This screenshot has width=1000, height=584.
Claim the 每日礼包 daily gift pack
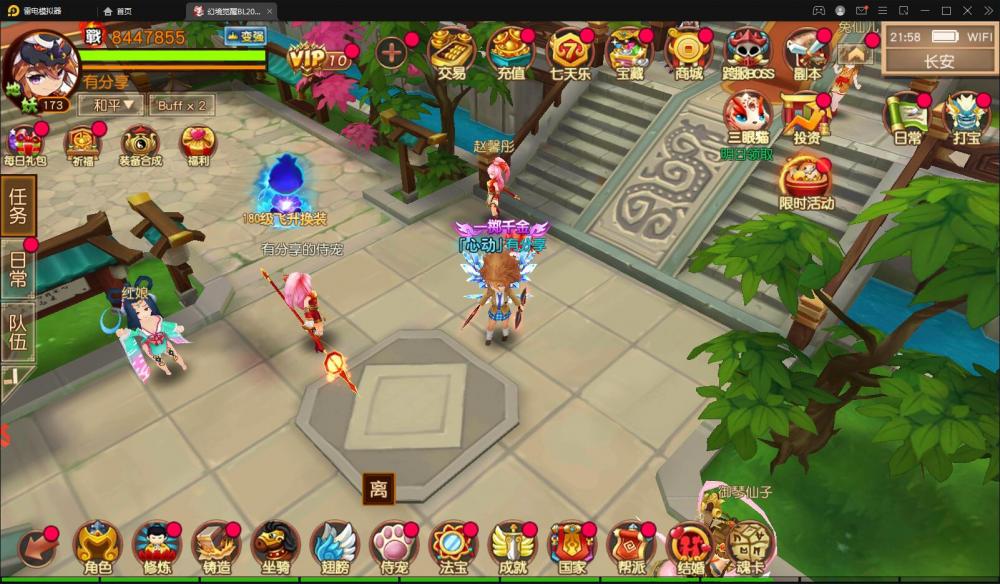24,144
